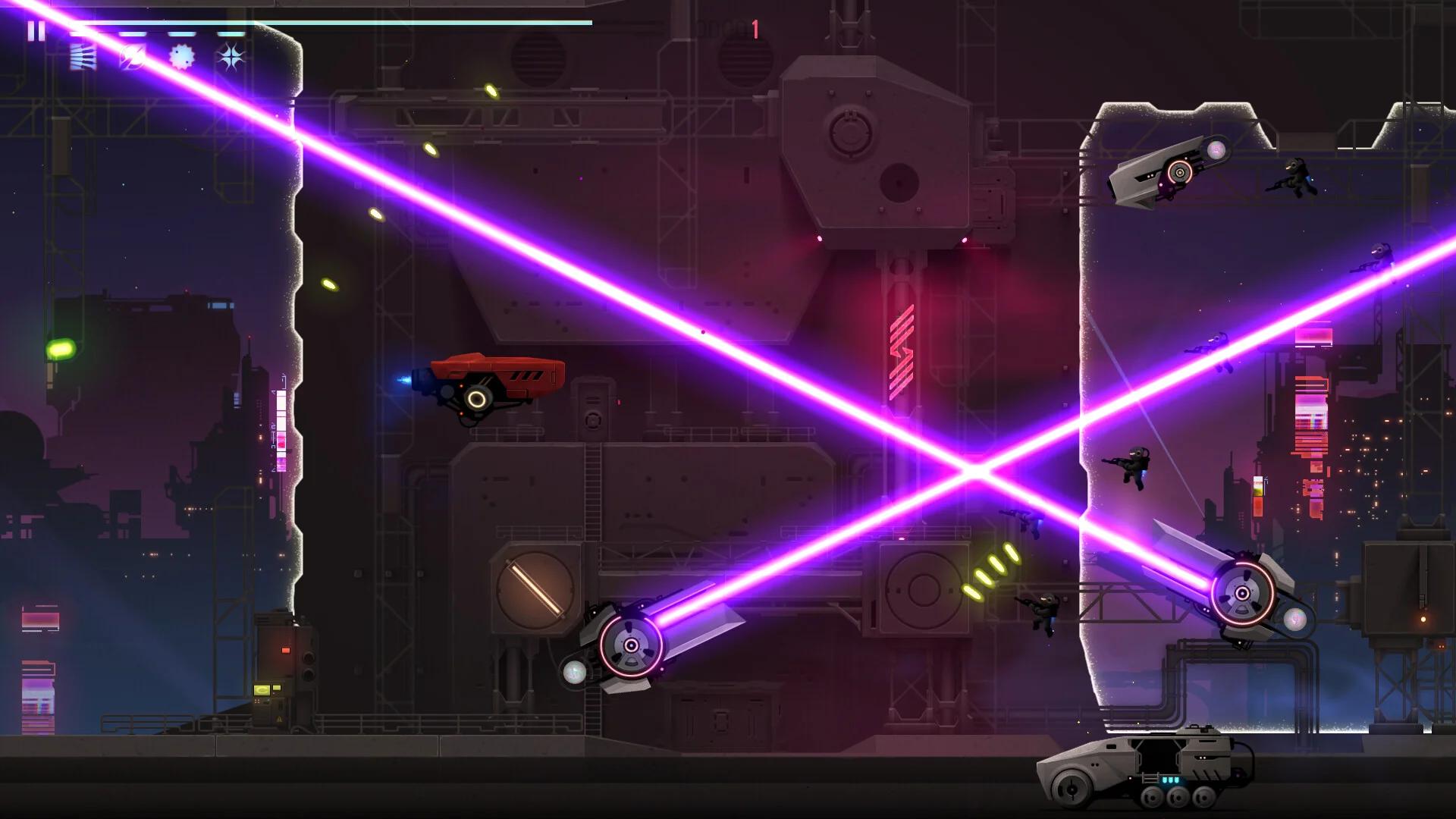The width and height of the screenshot is (1456, 819).
Task: Activate the spread-shot fan ability icon
Action: click(x=83, y=57)
